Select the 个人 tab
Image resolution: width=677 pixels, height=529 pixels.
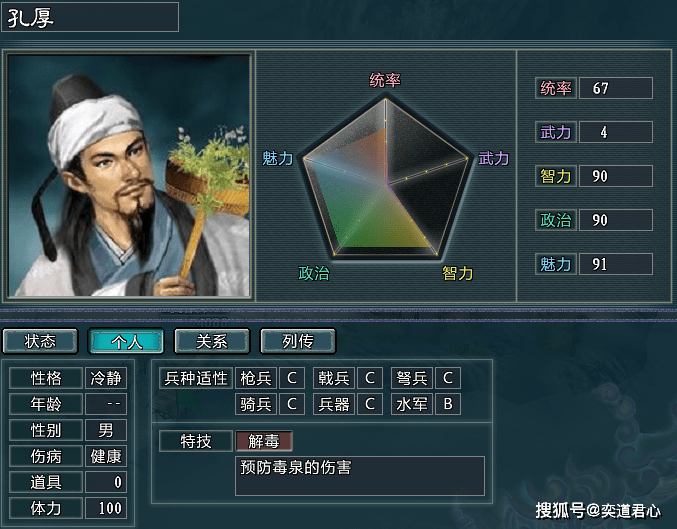126,341
